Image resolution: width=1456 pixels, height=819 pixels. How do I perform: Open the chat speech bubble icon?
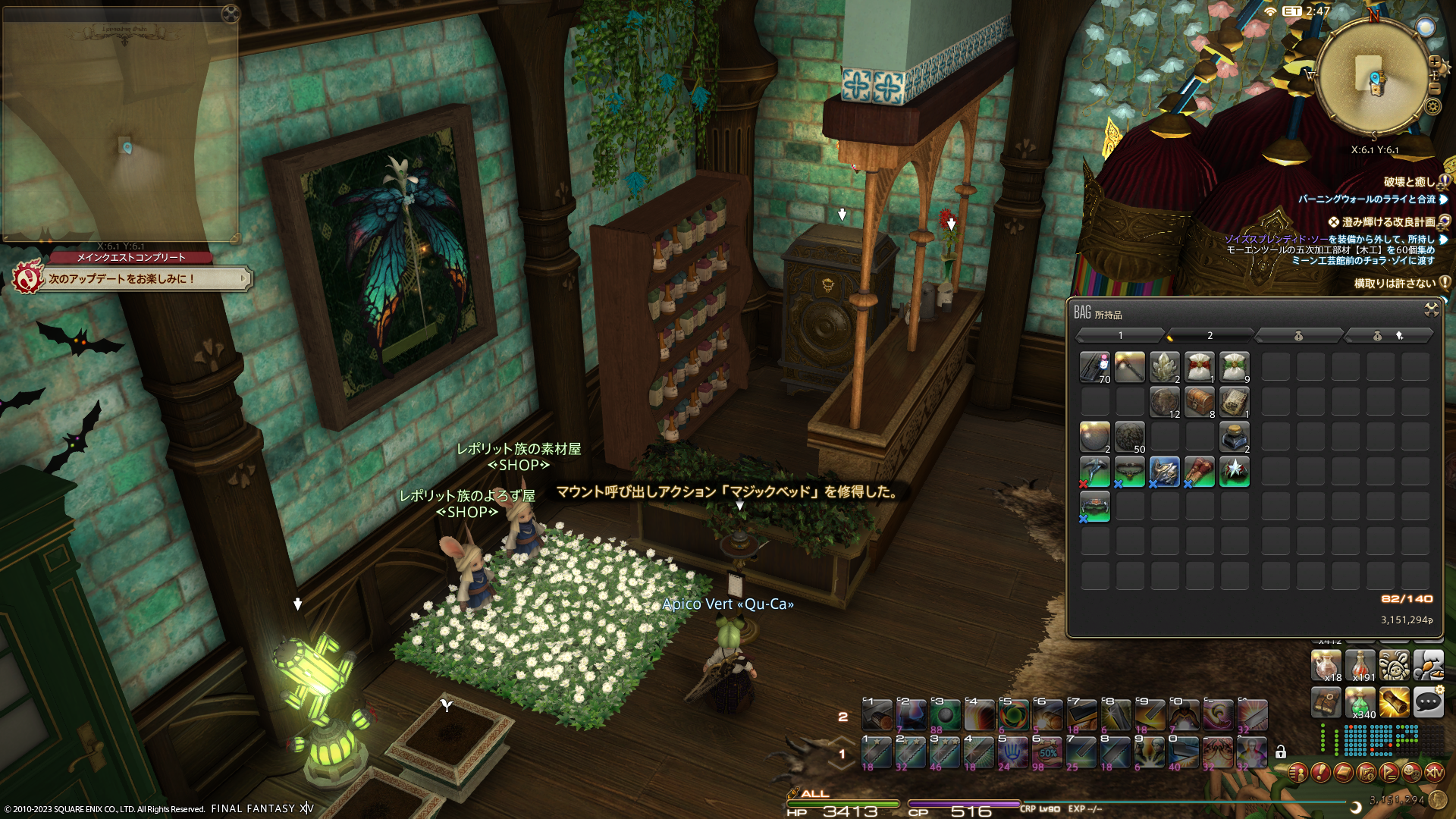point(1428,702)
